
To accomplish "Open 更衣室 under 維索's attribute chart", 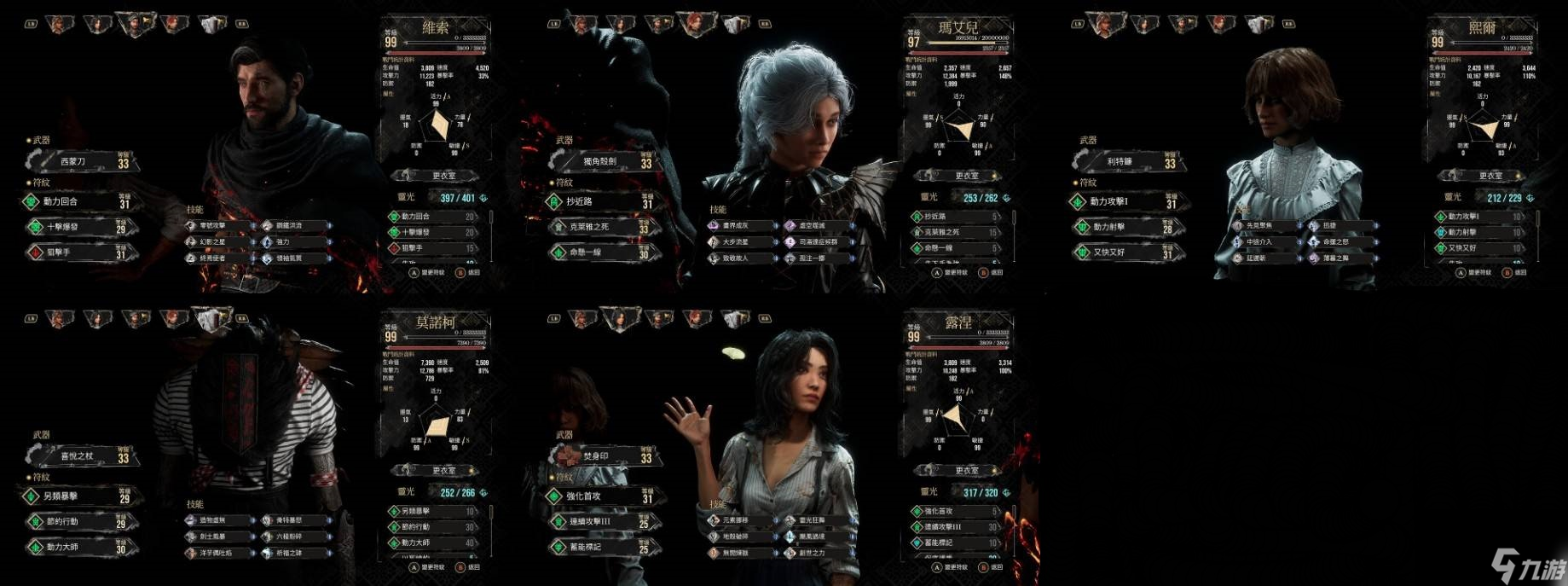I will click(442, 176).
